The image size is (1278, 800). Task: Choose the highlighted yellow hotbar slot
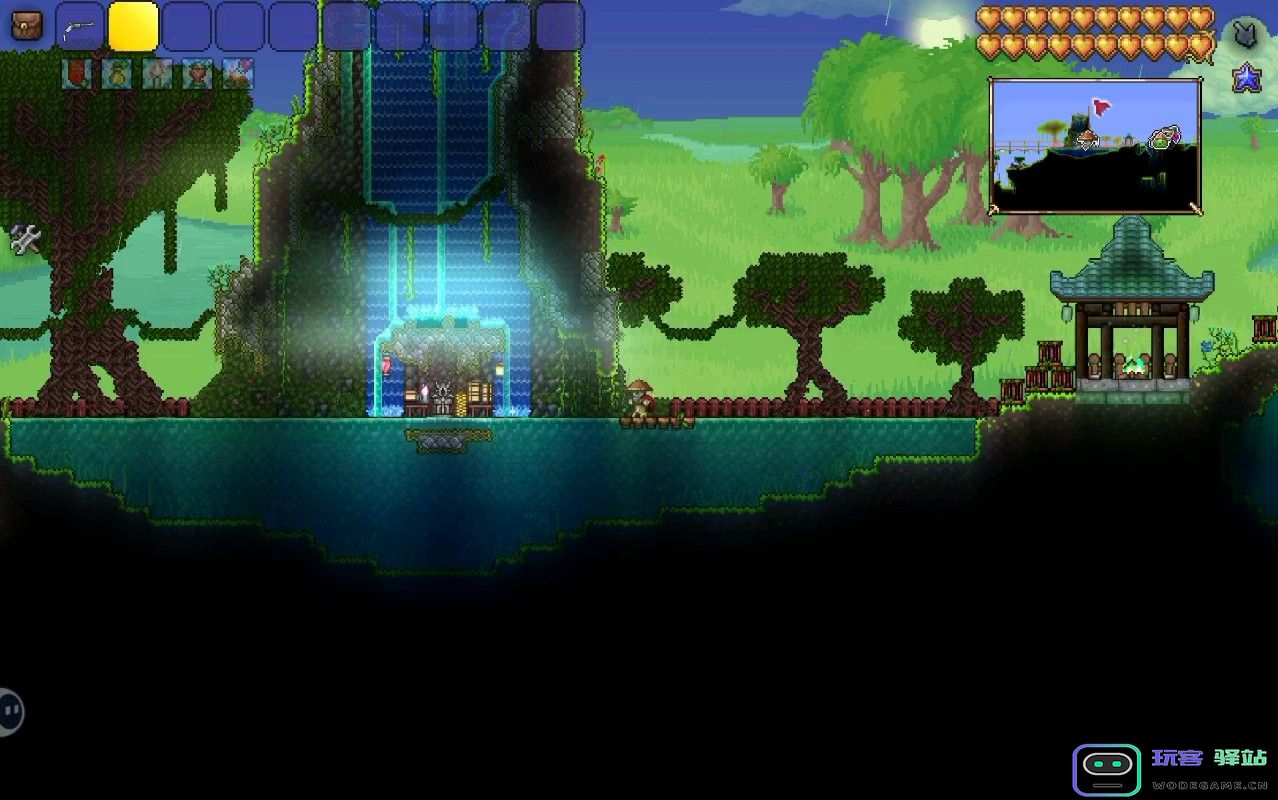tap(133, 27)
